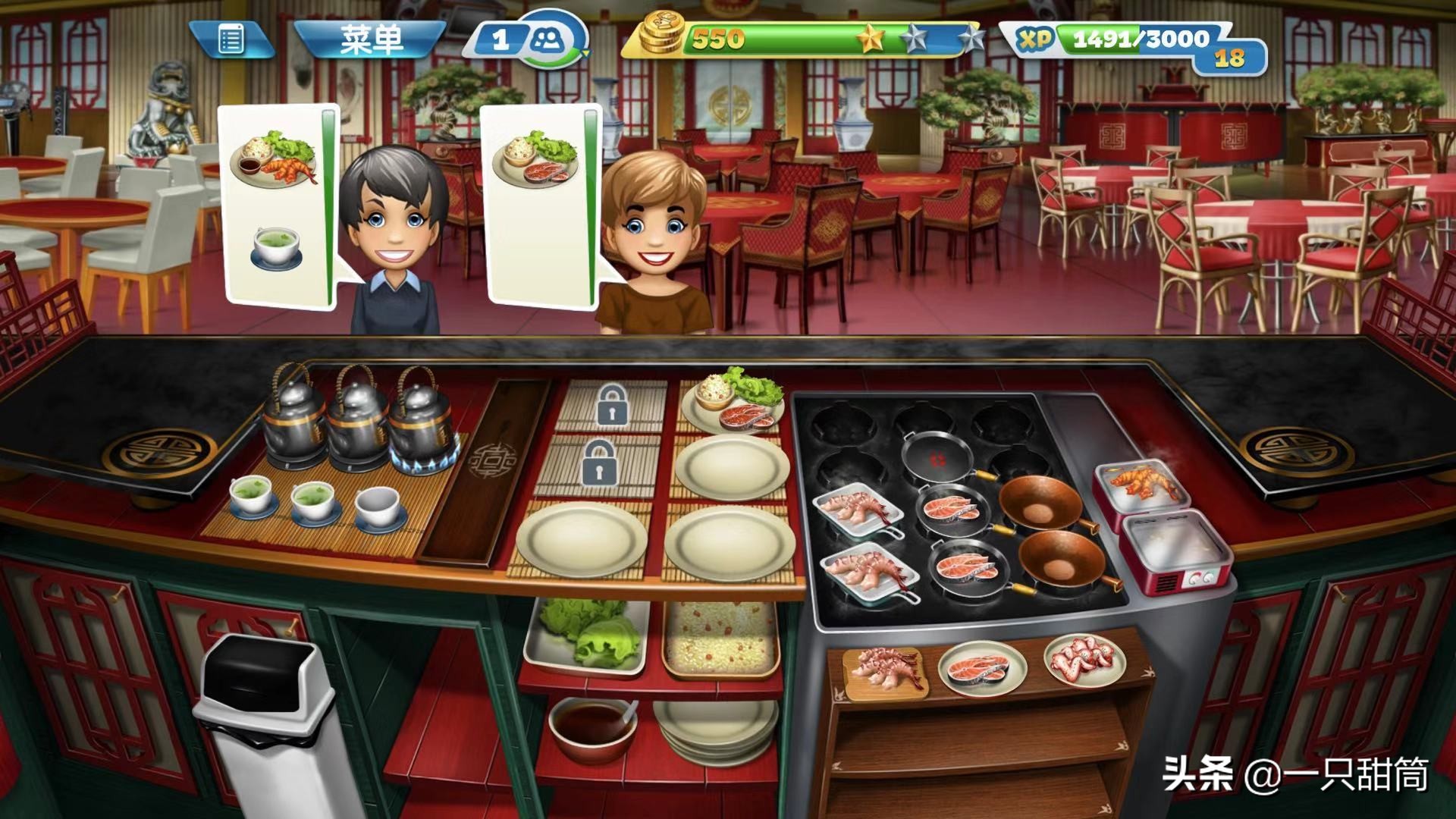The image size is (1456, 819).
Task: Open the 菜单 menu button
Action: pyautogui.click(x=370, y=39)
